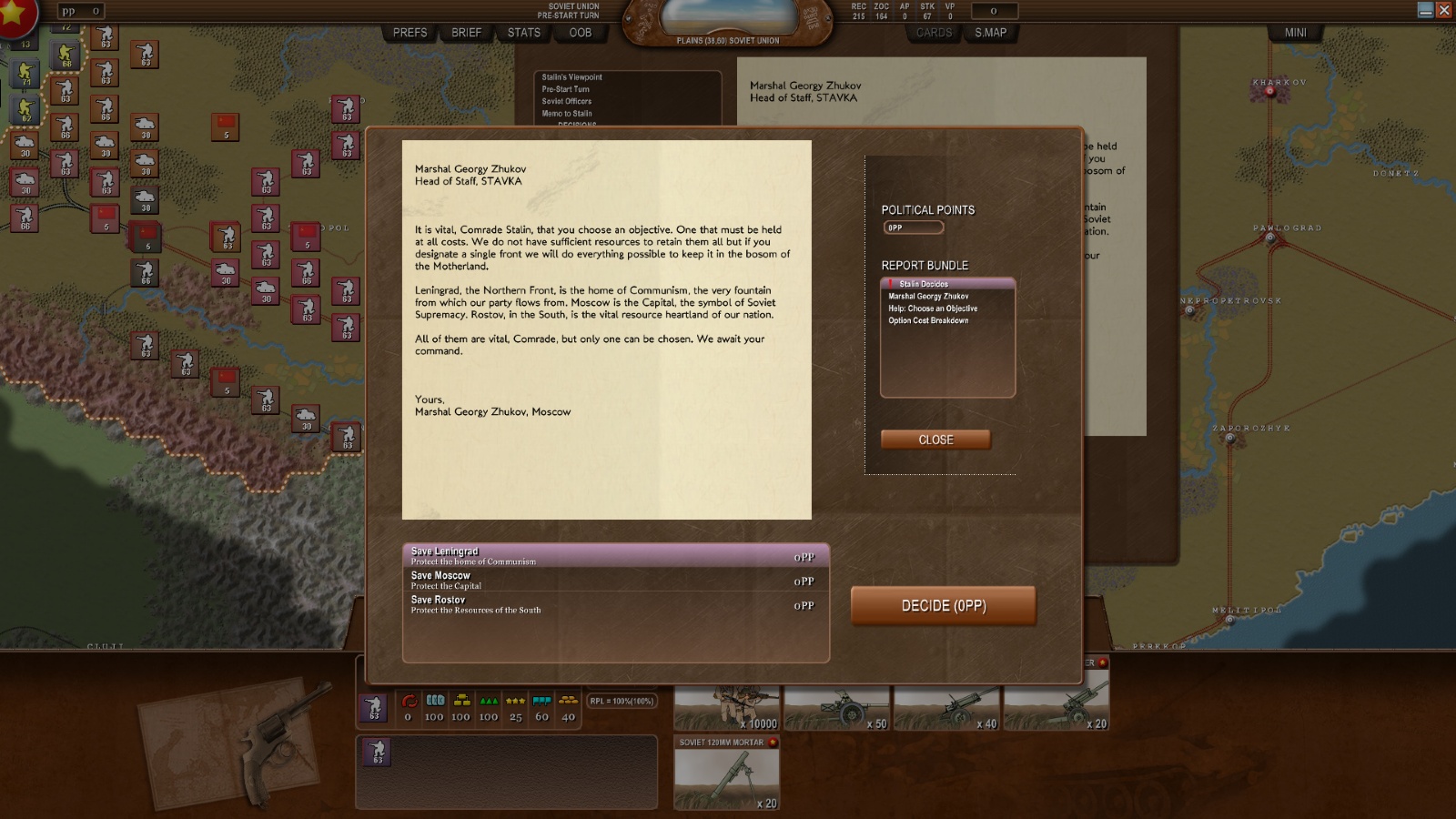The image size is (1456, 819).
Task: View the Marshal Georgy Zhukov report
Action: [928, 297]
